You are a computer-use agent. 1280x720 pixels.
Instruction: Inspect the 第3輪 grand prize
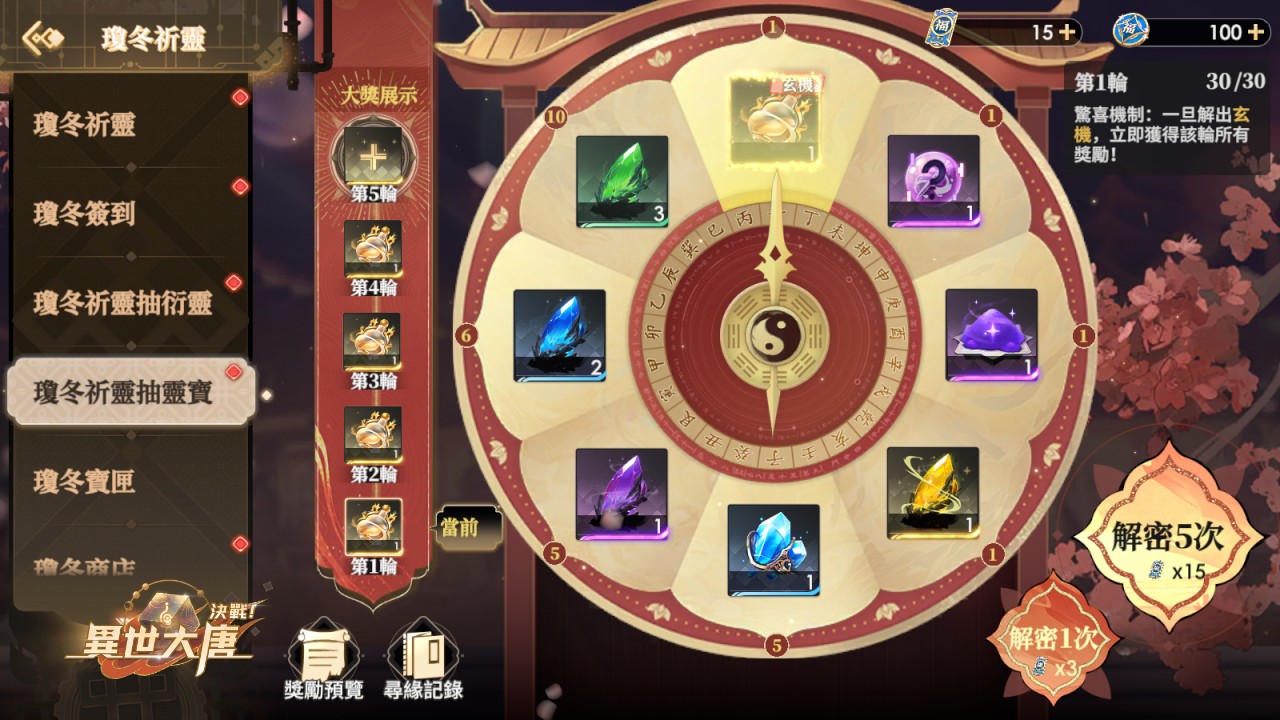point(372,342)
